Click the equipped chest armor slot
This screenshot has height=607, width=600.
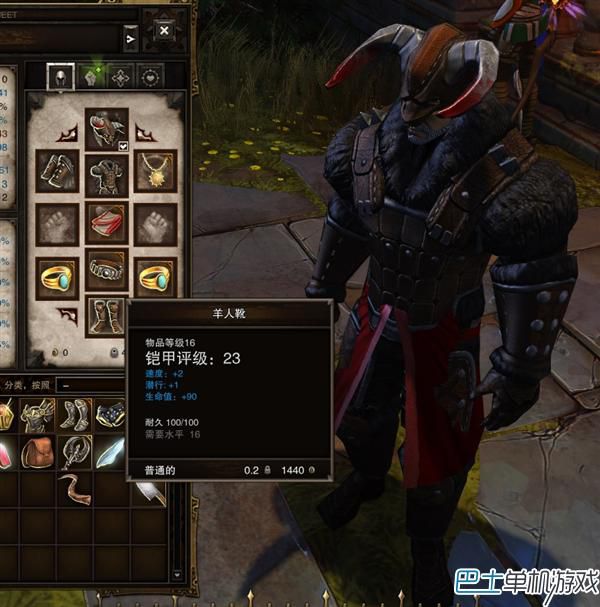tap(106, 173)
